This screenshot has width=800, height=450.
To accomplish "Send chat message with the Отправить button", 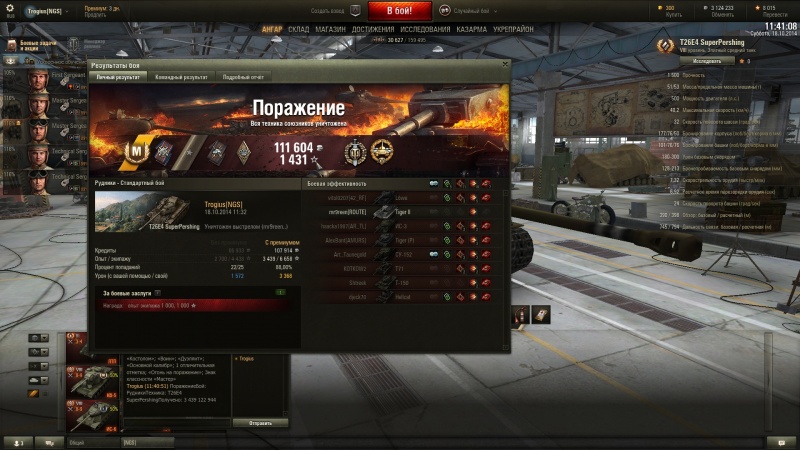I will [x=260, y=423].
